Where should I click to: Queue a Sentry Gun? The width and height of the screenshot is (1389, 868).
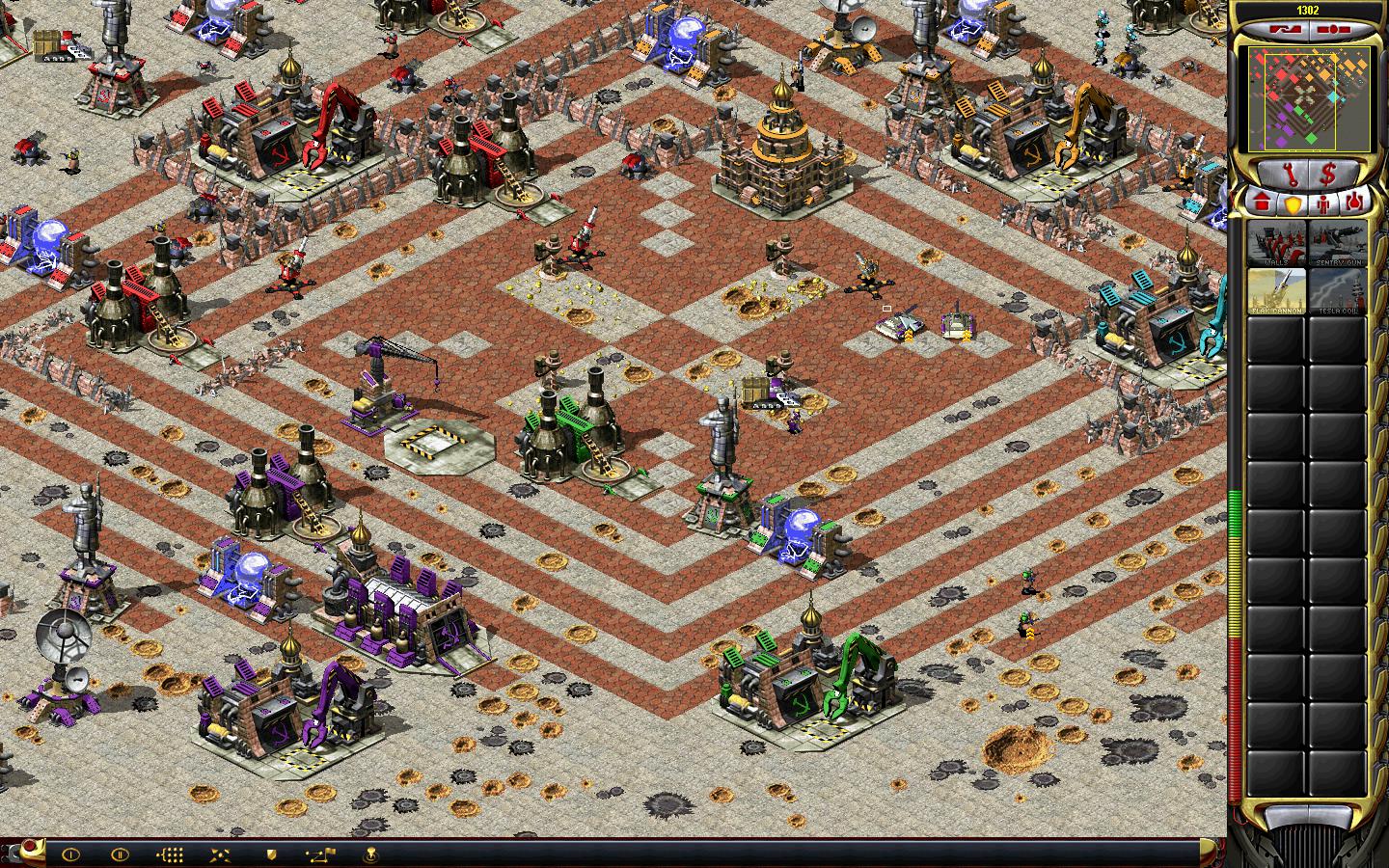1337,243
